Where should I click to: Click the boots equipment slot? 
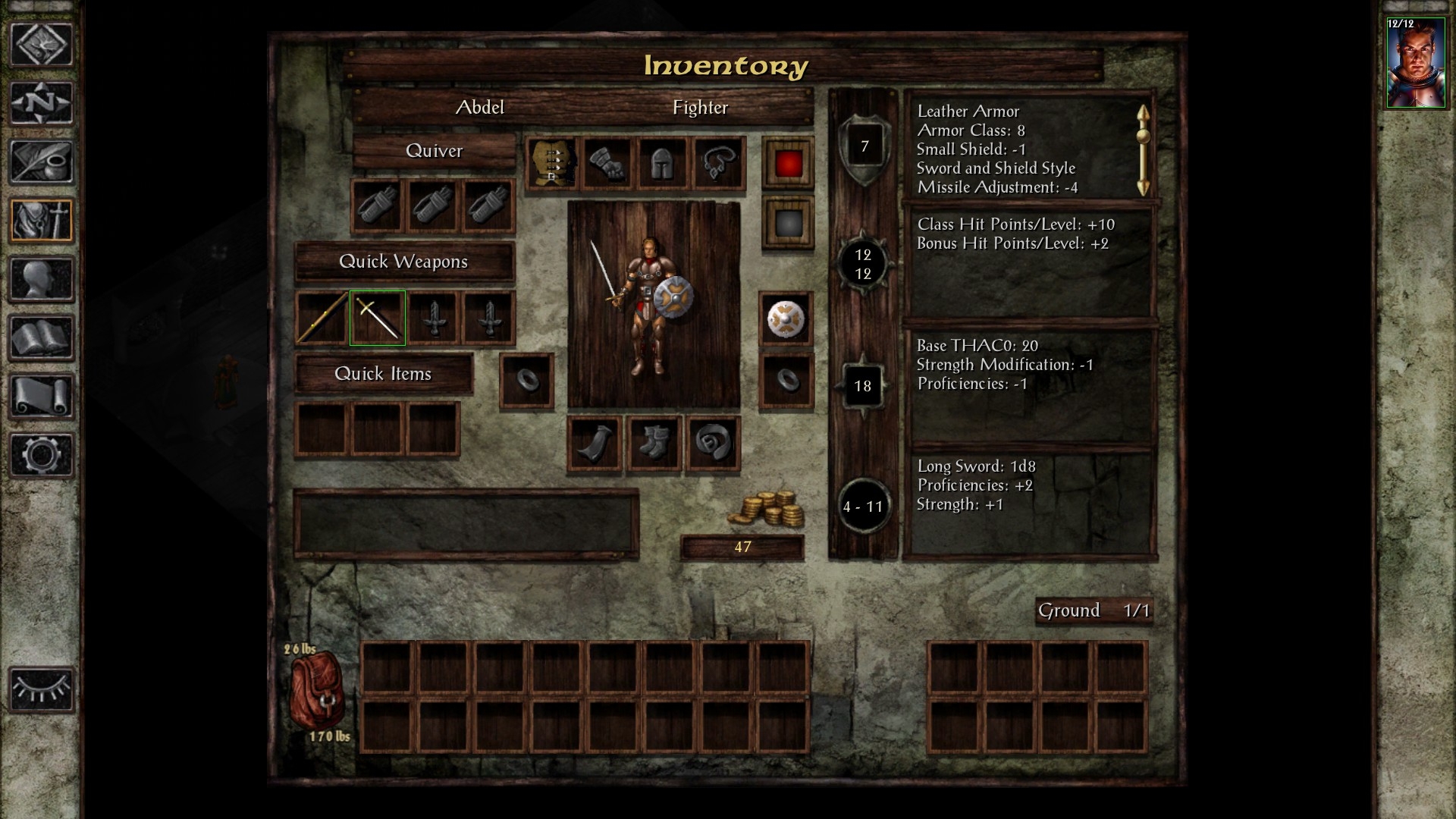point(654,444)
